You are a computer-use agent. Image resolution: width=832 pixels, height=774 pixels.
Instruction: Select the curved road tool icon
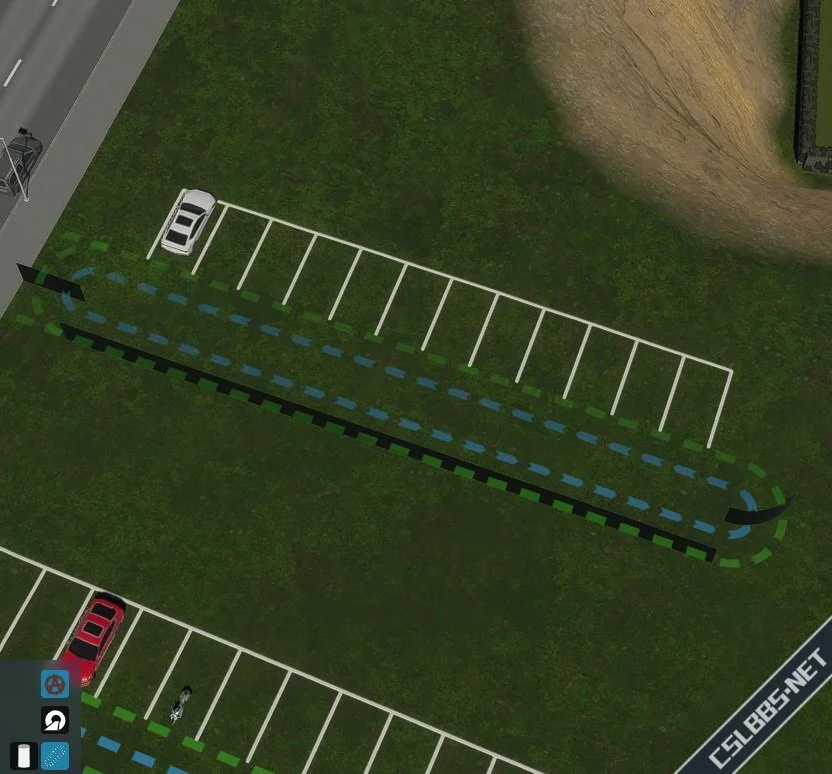tap(54, 720)
